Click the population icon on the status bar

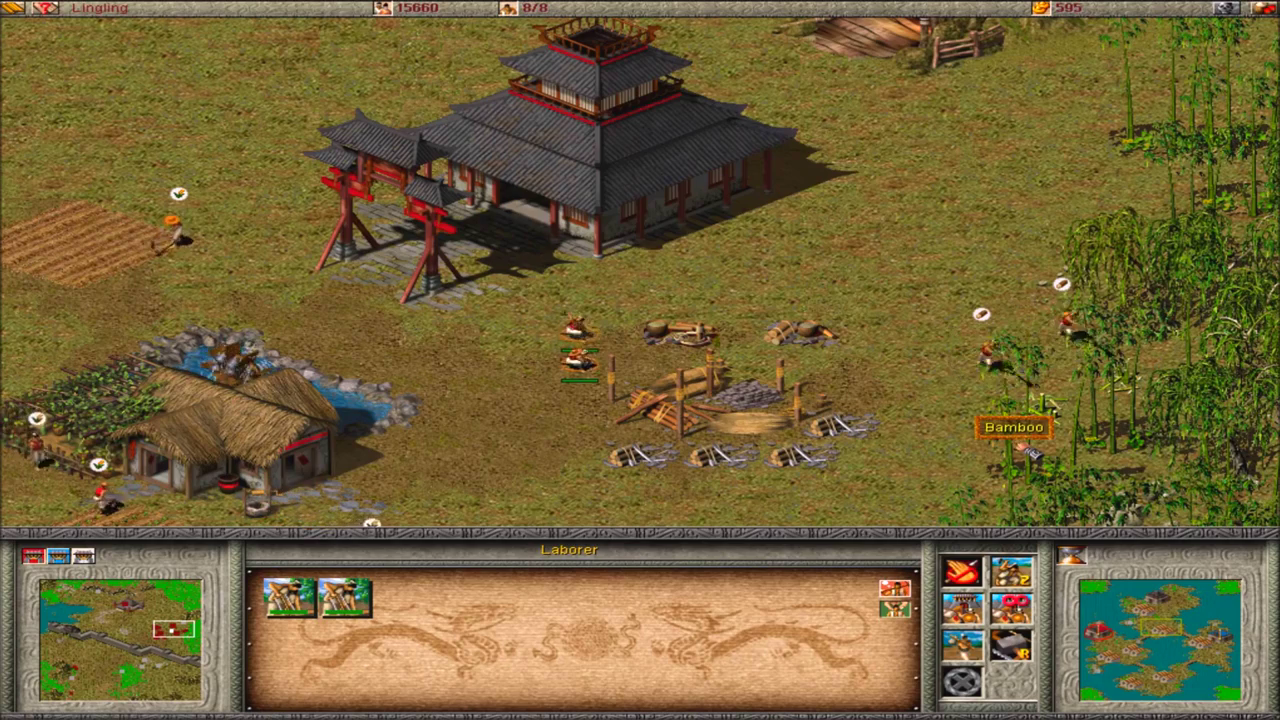pos(507,8)
